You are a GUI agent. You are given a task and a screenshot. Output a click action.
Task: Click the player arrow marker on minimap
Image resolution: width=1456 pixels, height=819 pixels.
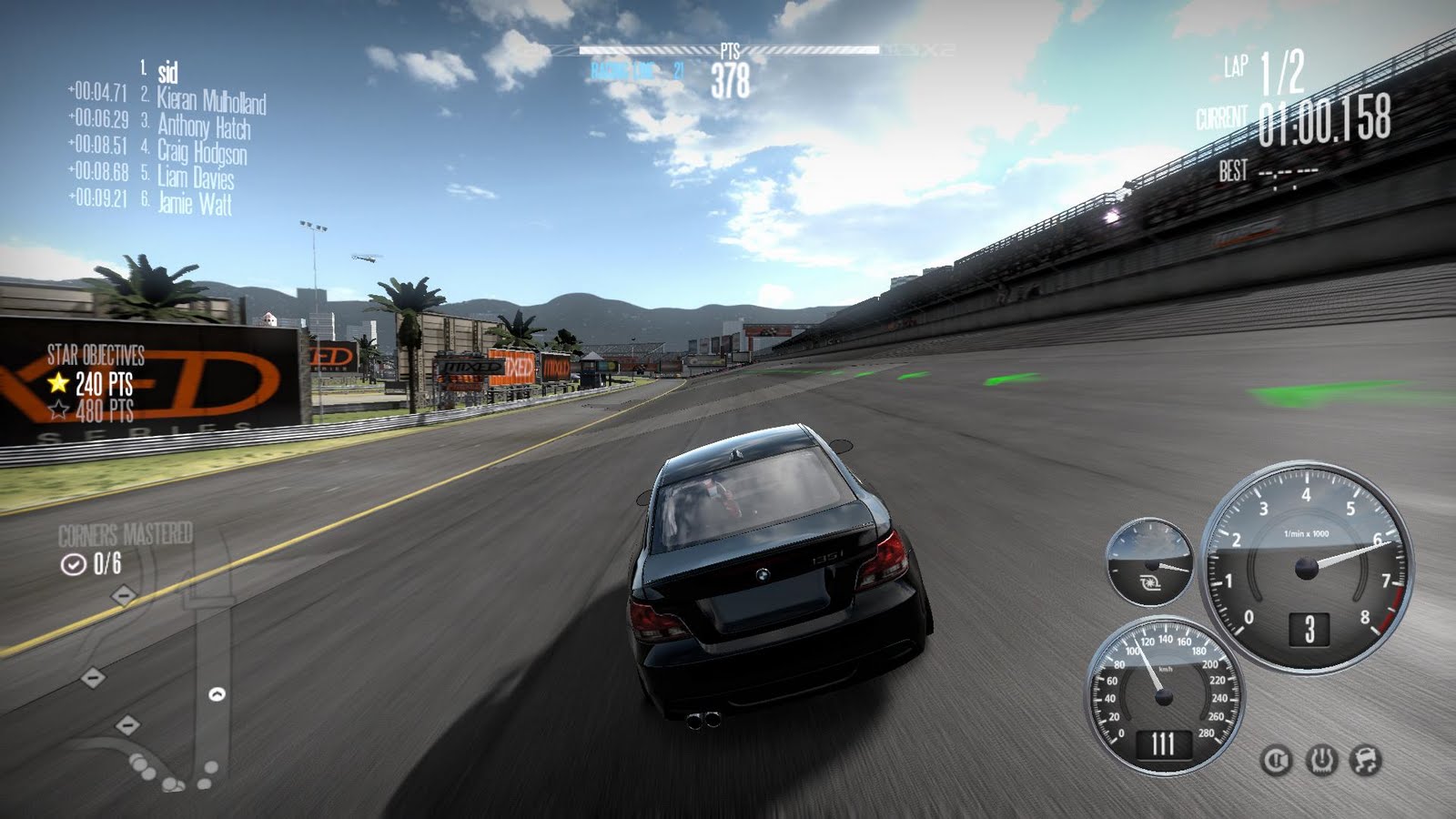(x=217, y=694)
